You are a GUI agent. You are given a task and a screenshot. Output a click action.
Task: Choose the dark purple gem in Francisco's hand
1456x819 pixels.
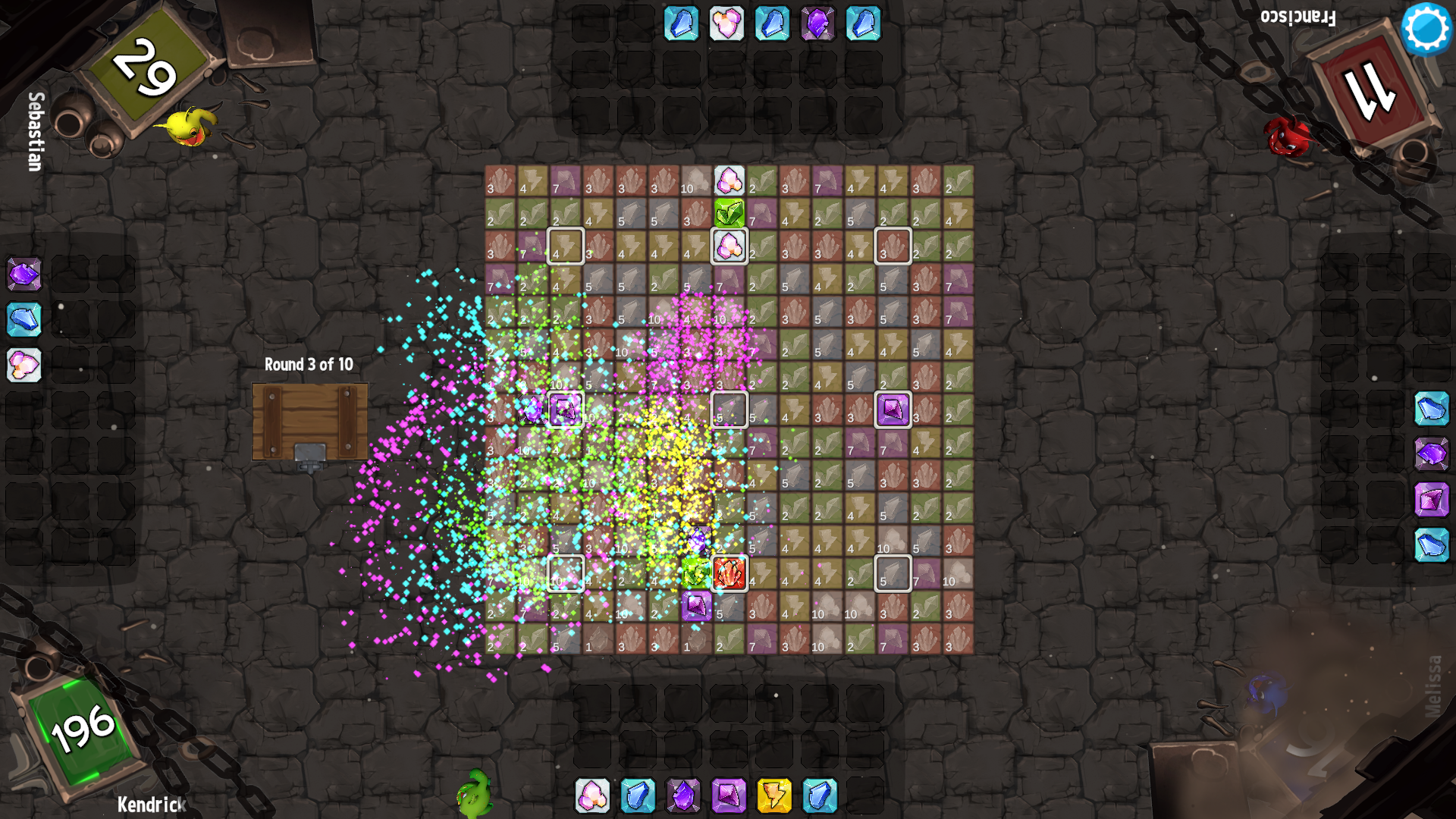tap(817, 24)
